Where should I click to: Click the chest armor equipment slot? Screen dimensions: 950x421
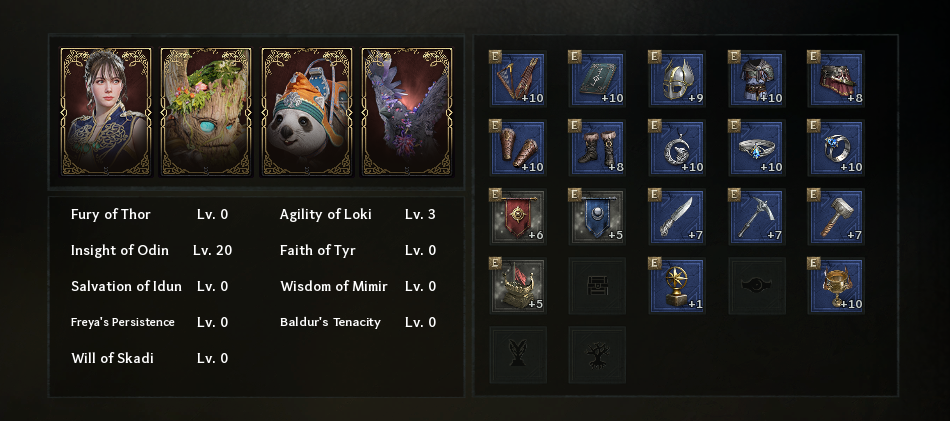(758, 80)
